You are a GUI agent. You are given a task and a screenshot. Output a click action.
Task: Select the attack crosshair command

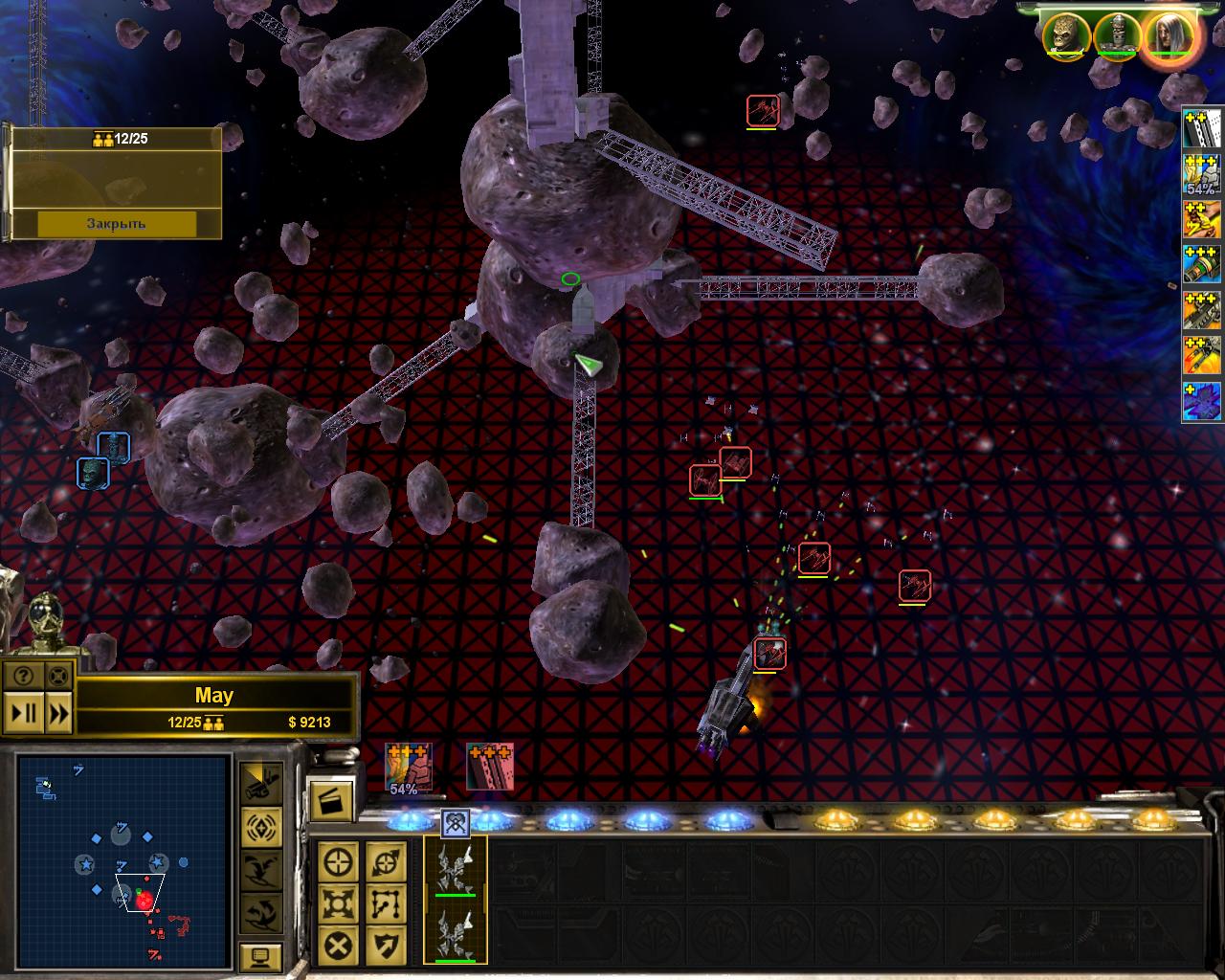point(338,862)
